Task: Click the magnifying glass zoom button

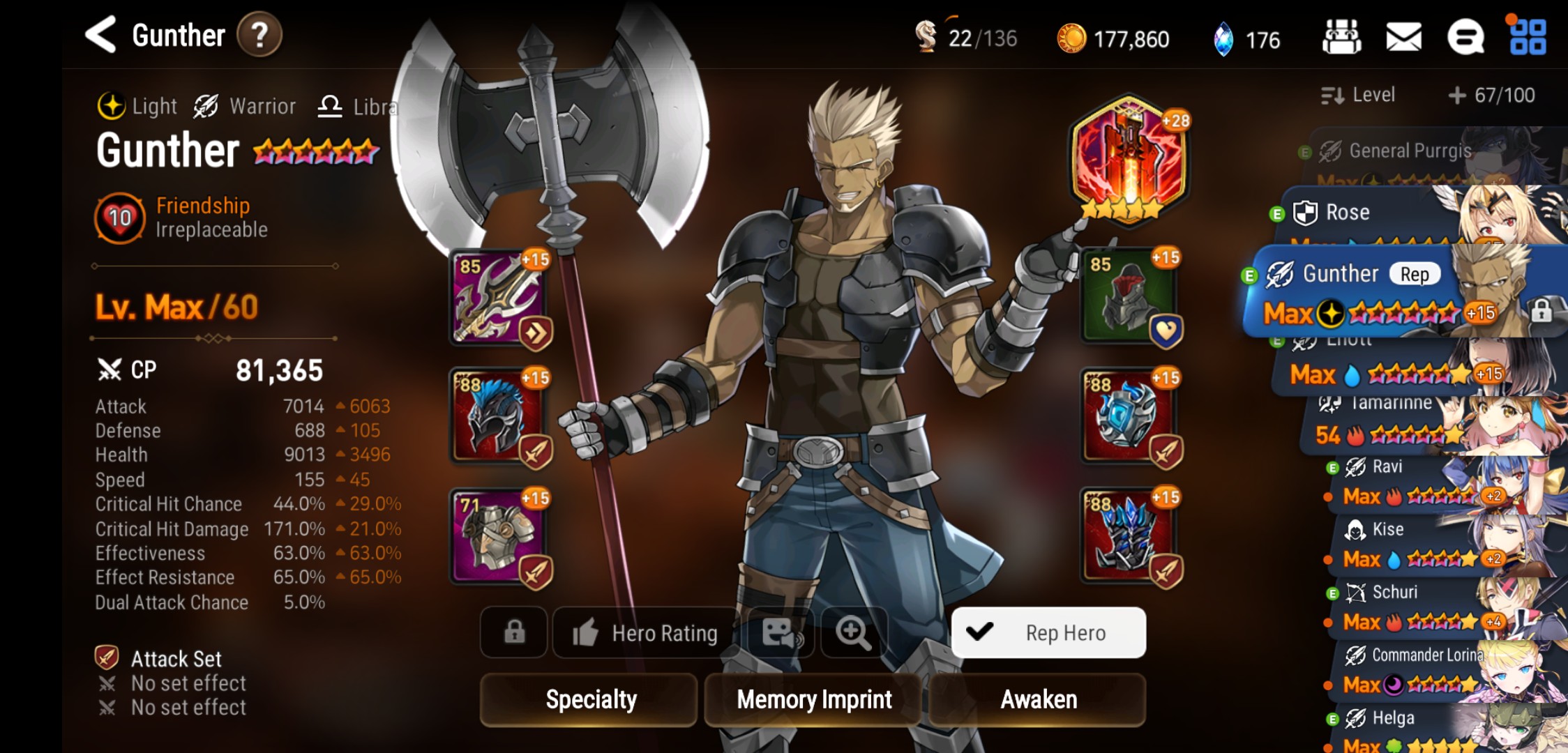Action: (853, 632)
